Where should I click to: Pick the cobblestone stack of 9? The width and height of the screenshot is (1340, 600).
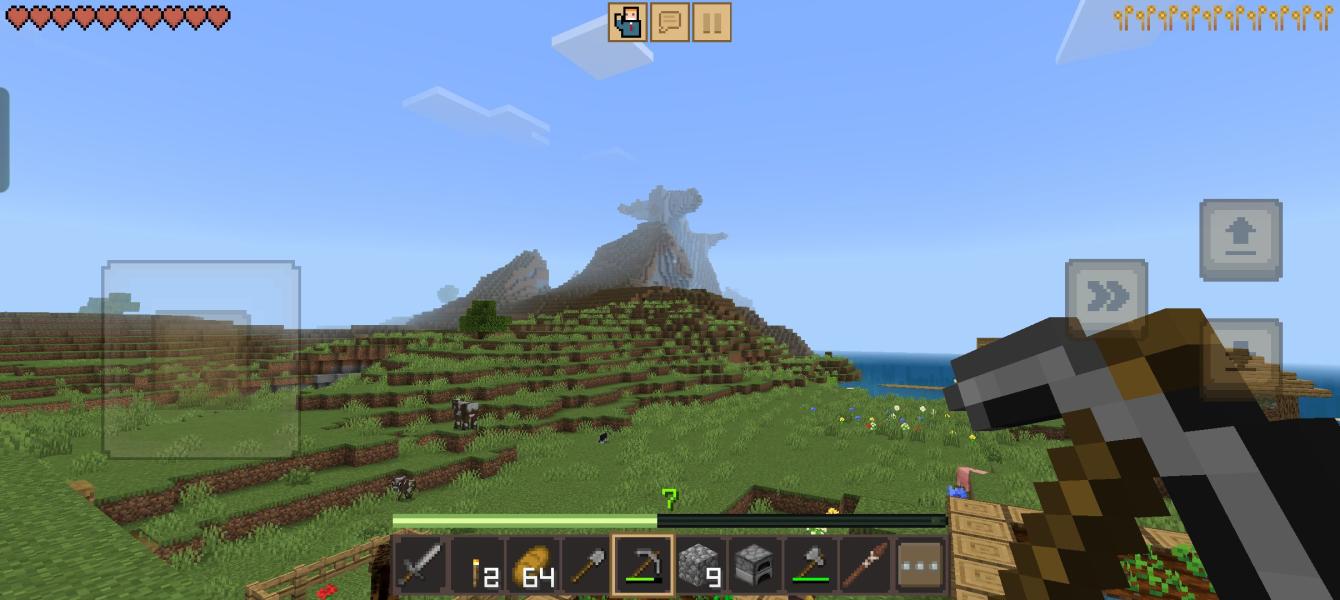[x=699, y=566]
